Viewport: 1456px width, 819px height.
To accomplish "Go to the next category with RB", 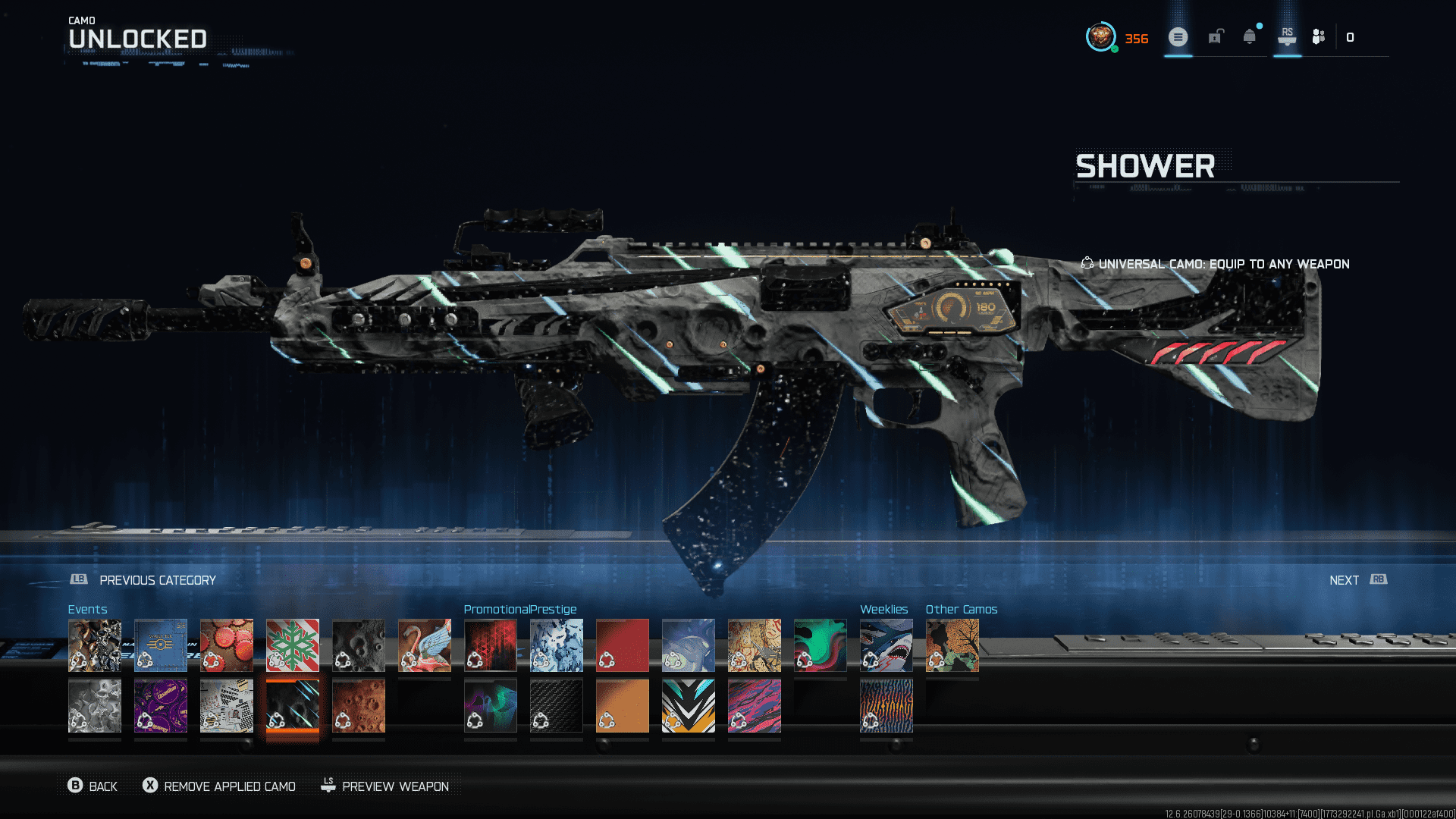I will coord(1357,580).
